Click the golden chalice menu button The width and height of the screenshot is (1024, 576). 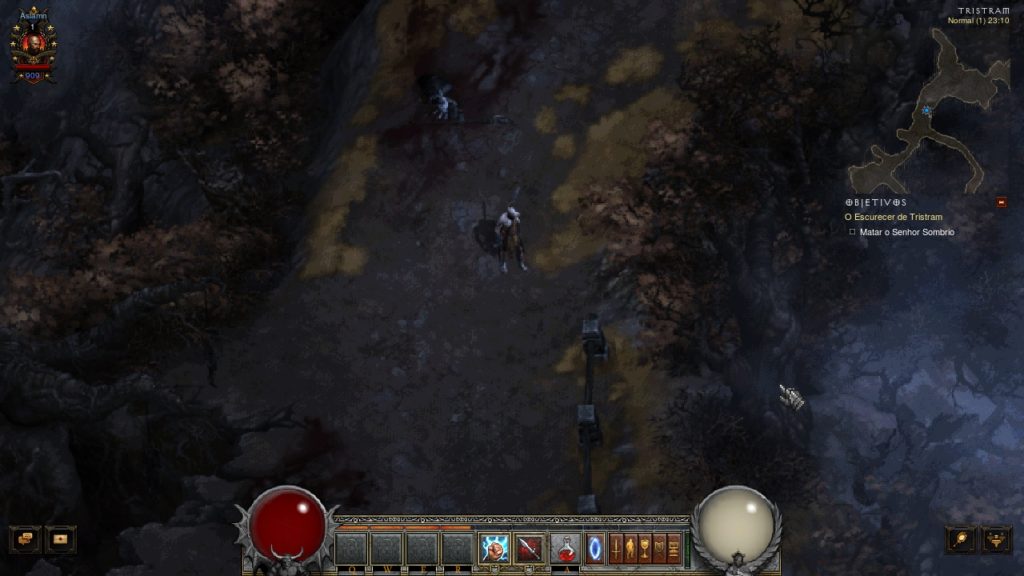click(645, 548)
